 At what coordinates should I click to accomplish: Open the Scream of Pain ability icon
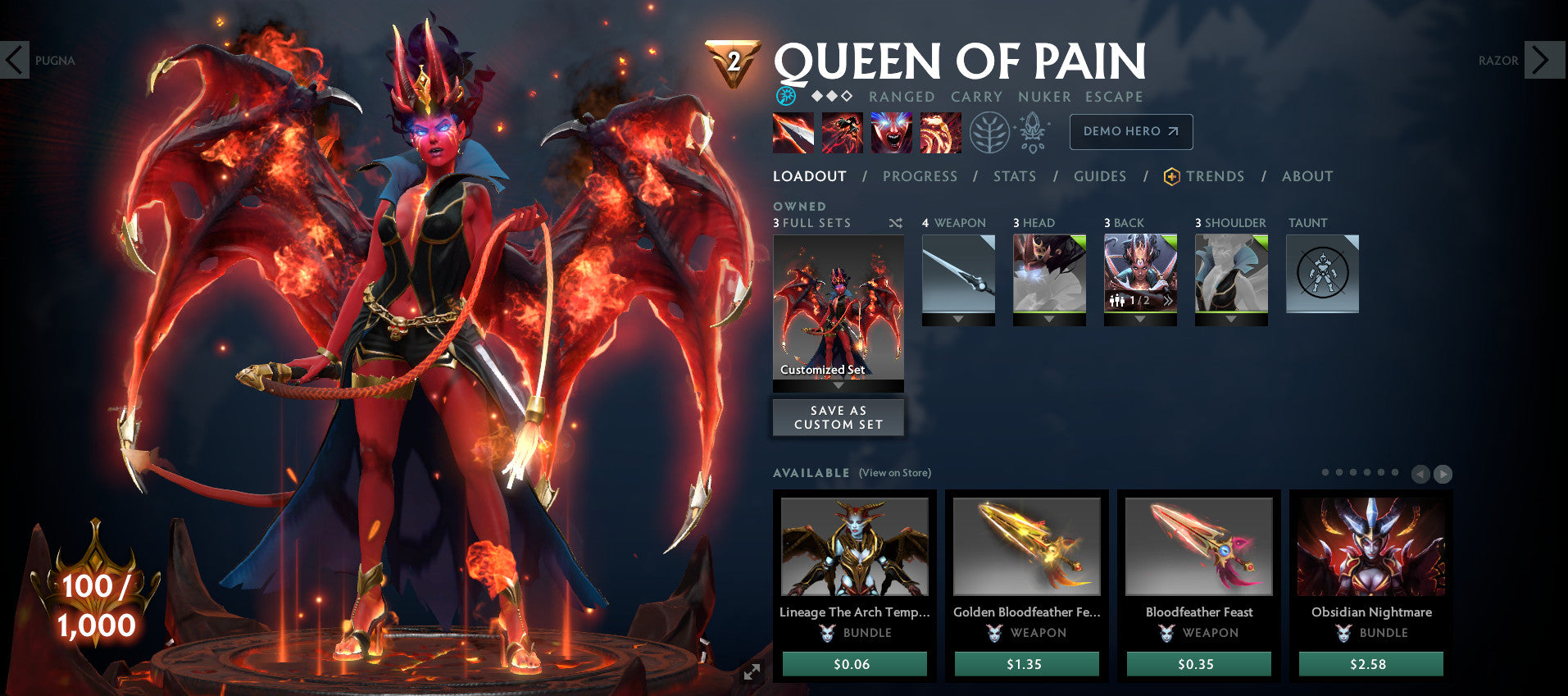[x=892, y=133]
